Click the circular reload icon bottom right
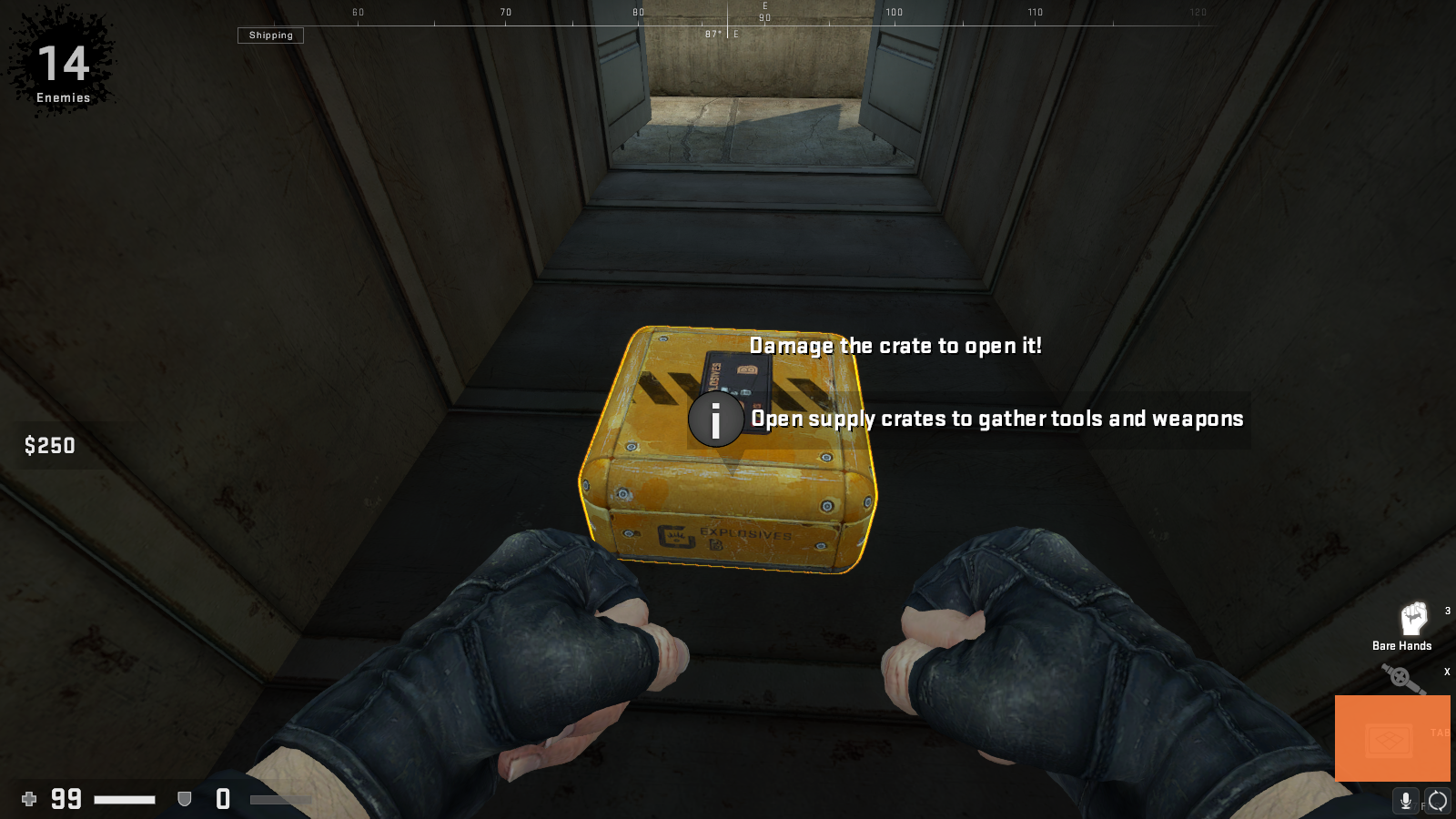This screenshot has height=819, width=1456. point(1438,802)
